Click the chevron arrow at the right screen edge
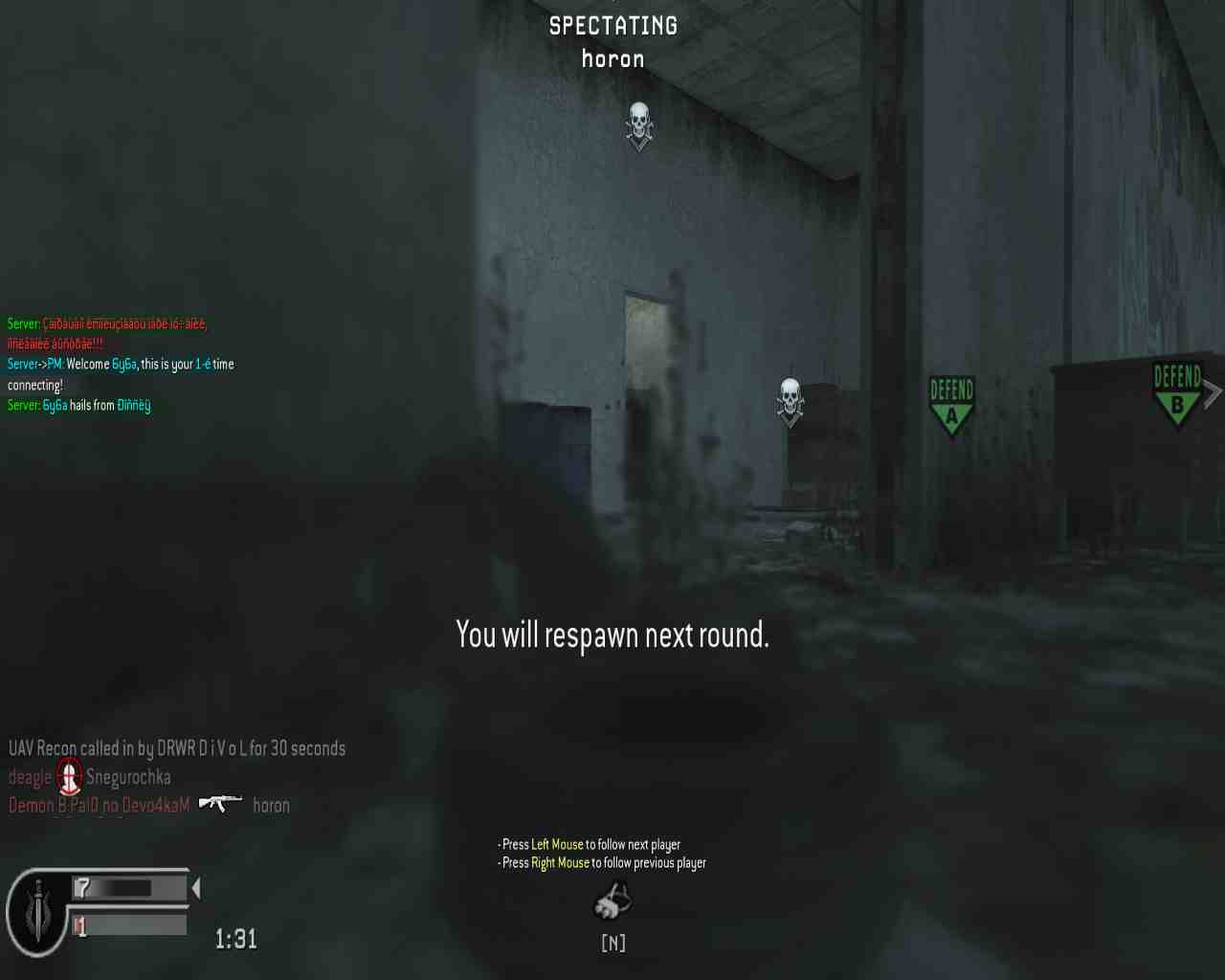 tap(1214, 391)
